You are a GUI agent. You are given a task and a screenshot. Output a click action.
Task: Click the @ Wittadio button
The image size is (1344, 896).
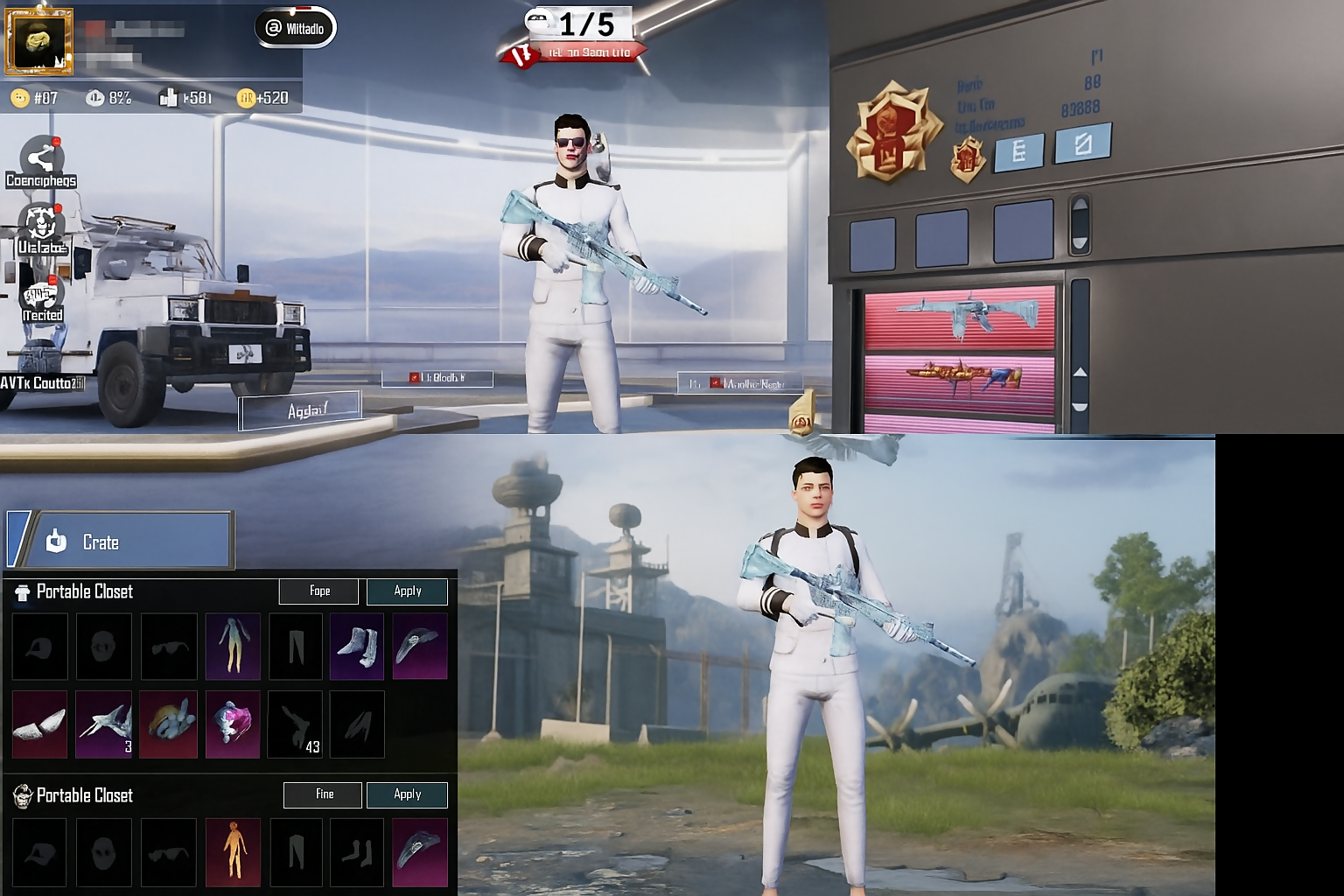point(296,28)
